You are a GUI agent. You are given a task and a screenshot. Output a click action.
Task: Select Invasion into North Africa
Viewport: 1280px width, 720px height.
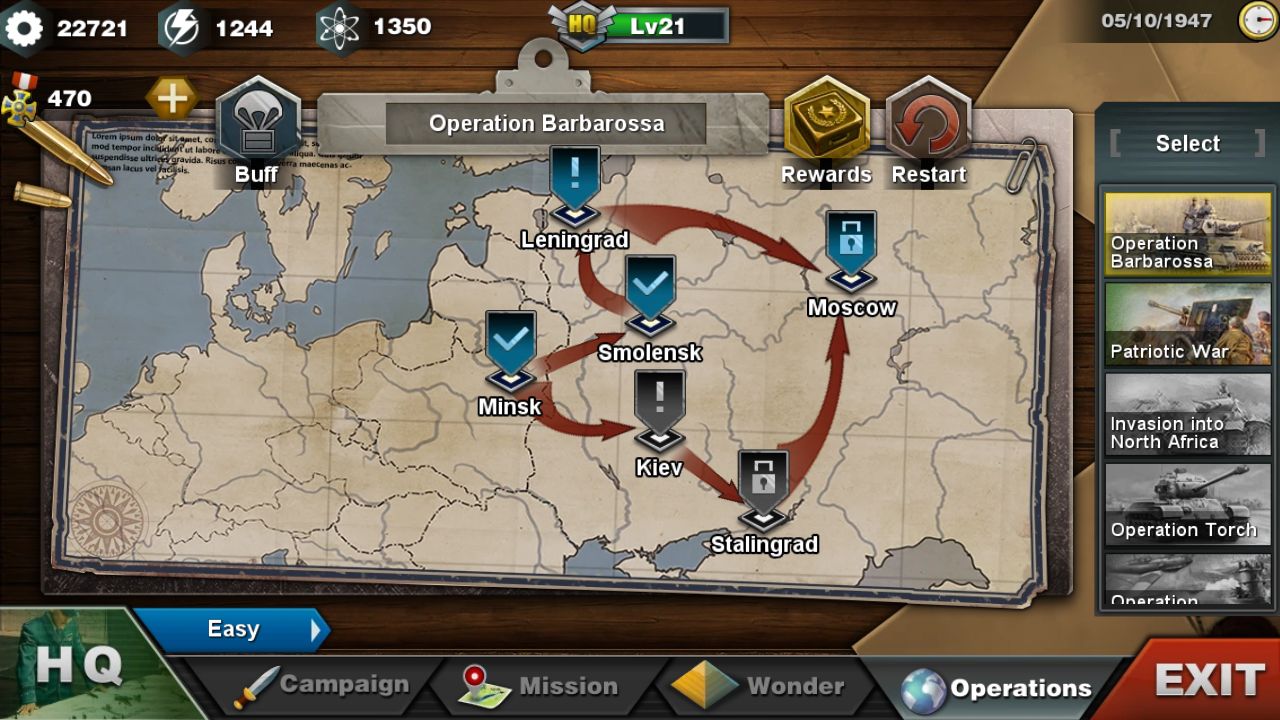1188,414
